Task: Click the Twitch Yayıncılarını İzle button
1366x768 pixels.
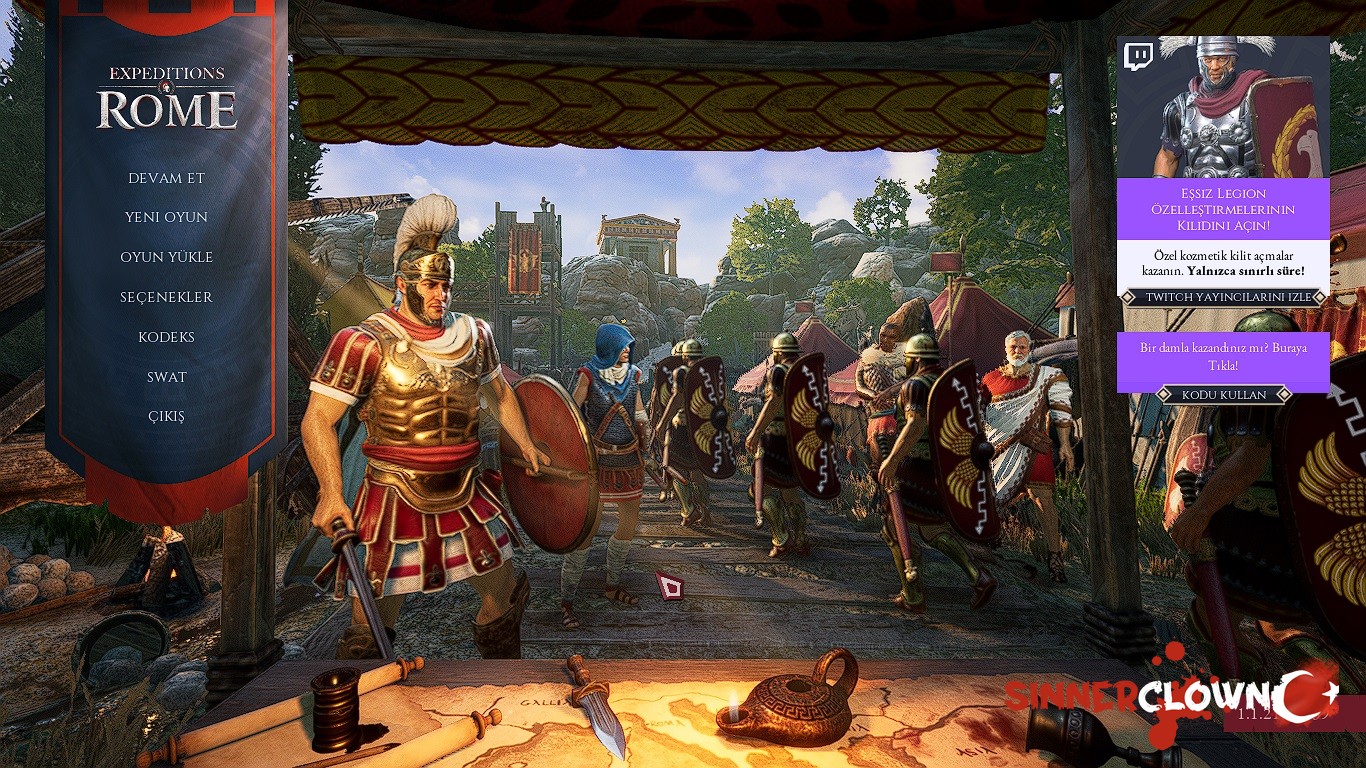Action: point(1223,297)
